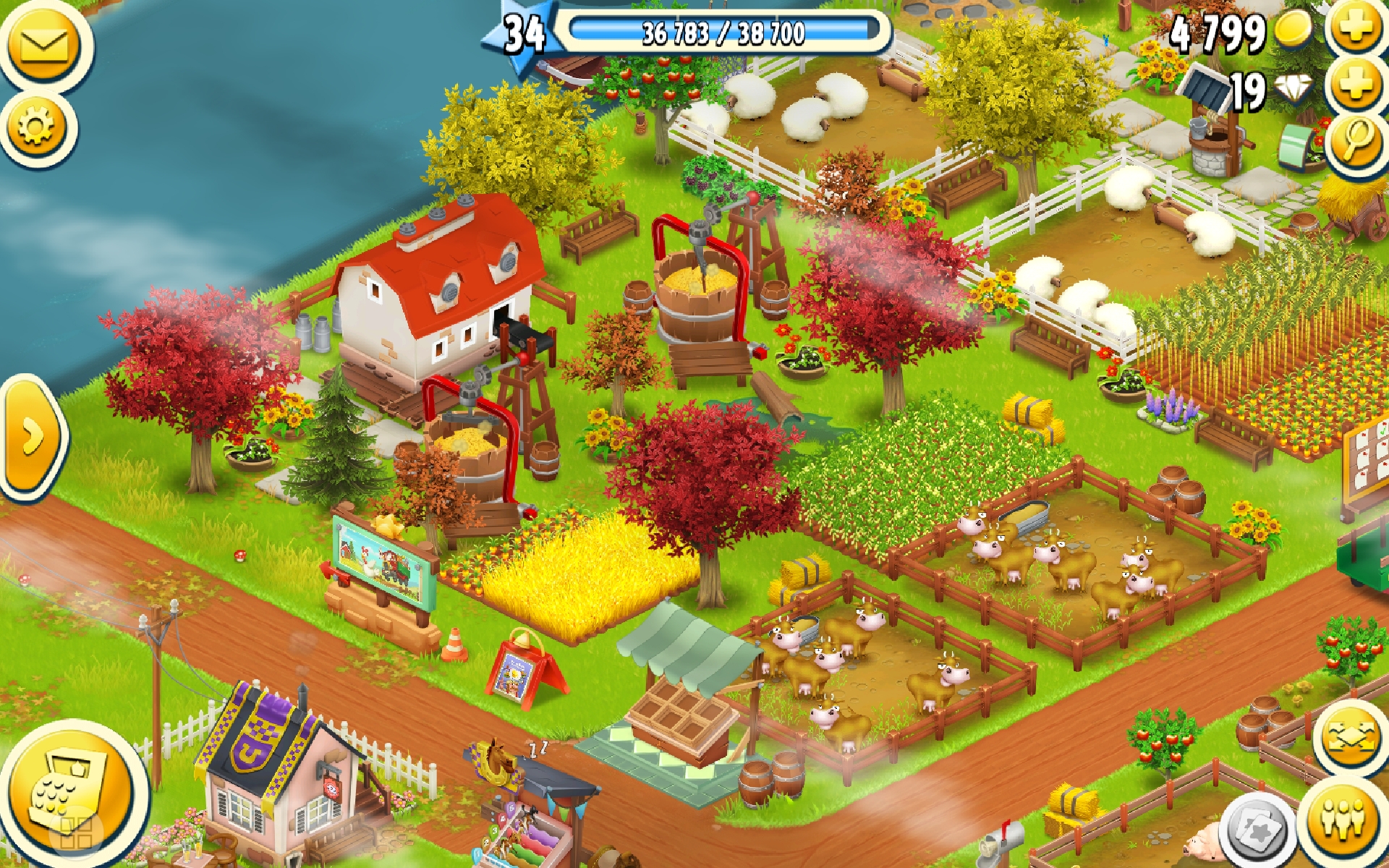Tap the level 34 star badge

(523, 35)
